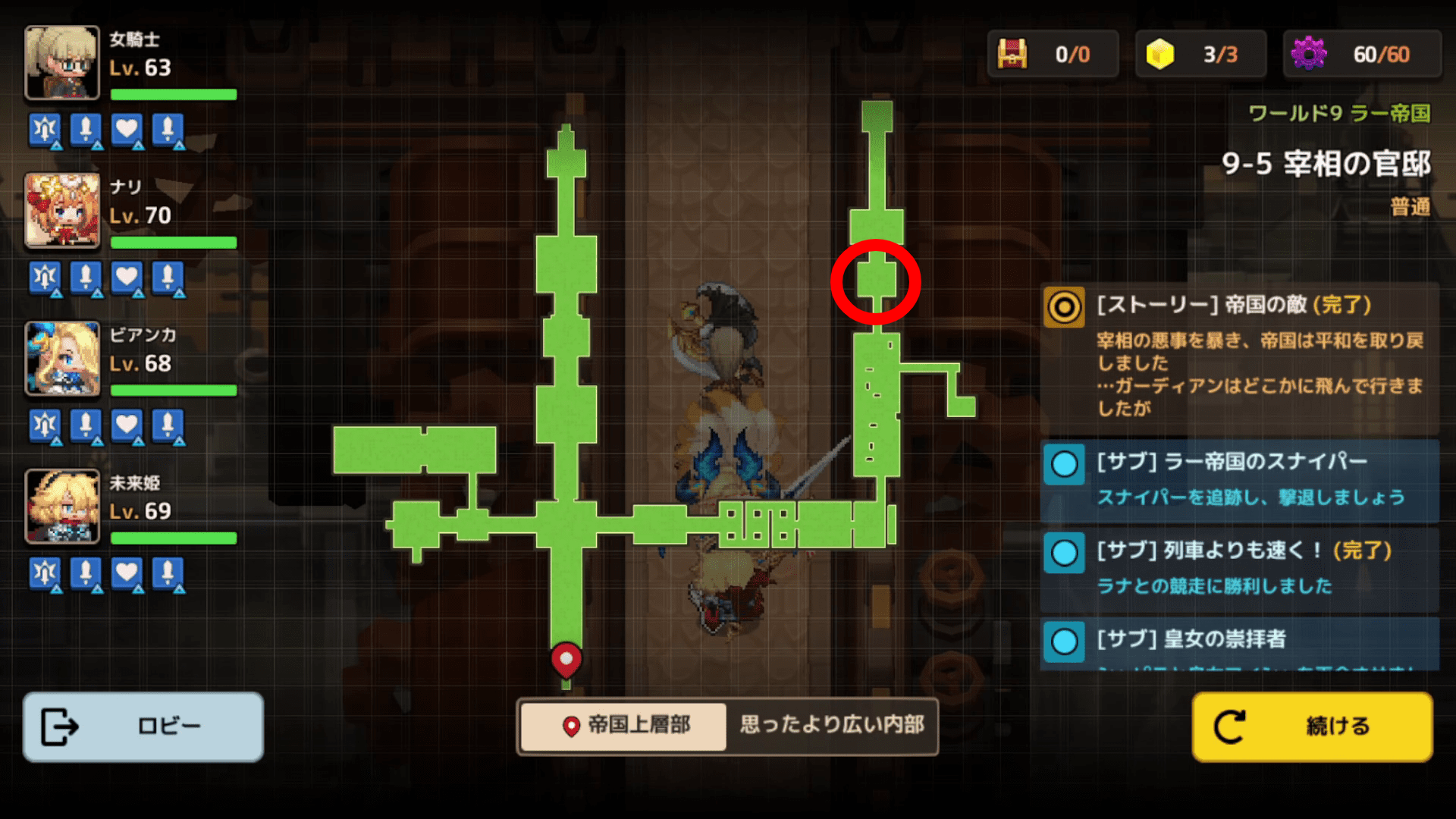Return to lobby with ロビー button
Viewport: 1456px width, 819px height.
tap(143, 726)
